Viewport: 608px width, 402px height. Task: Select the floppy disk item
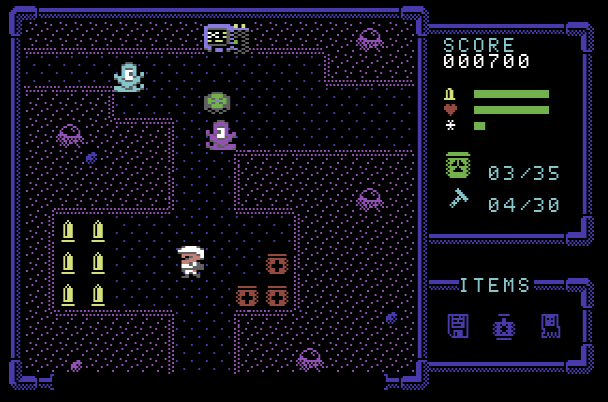[458, 326]
